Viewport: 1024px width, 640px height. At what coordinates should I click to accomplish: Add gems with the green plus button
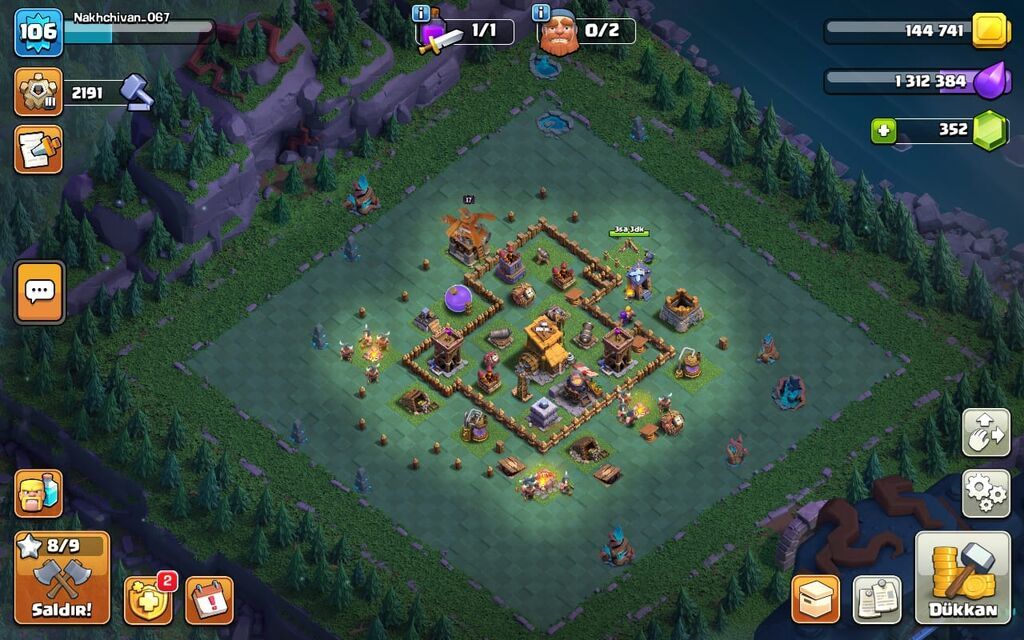pyautogui.click(x=883, y=130)
